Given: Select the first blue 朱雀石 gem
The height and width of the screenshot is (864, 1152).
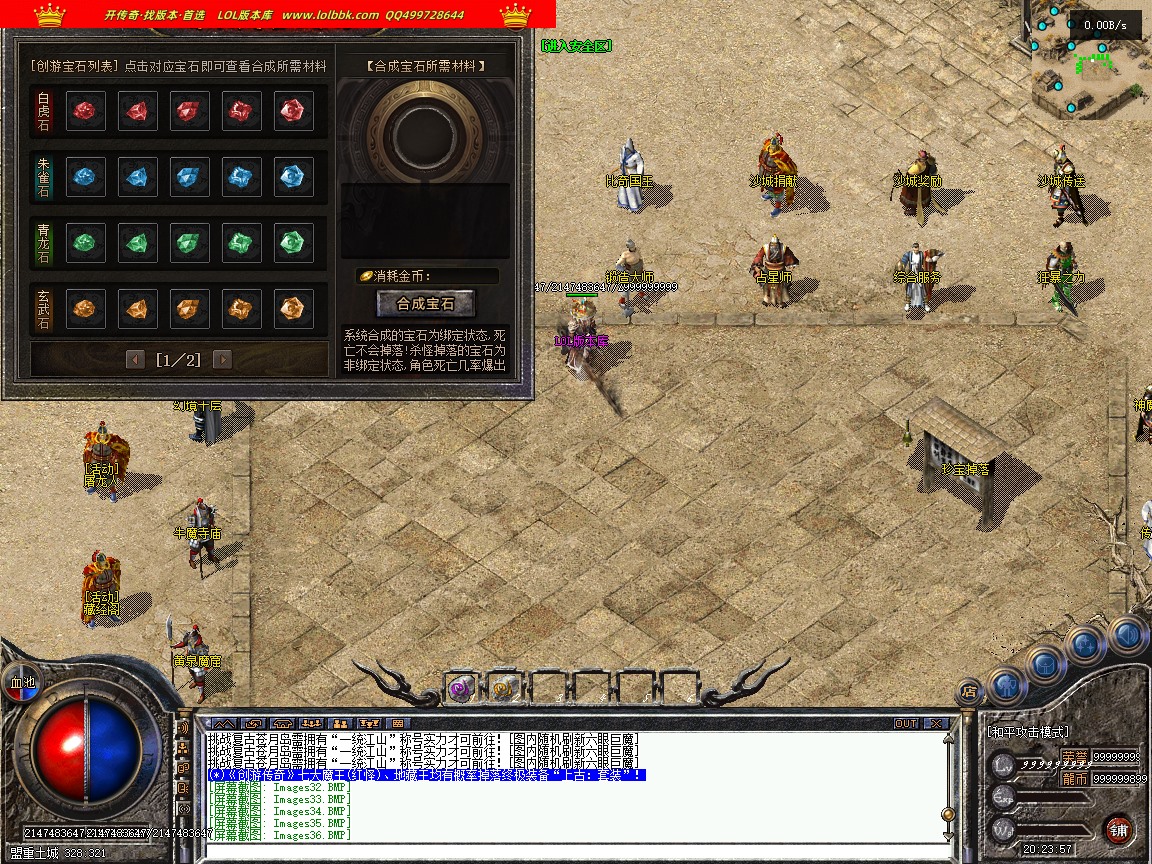Looking at the screenshot, I should 86,177.
